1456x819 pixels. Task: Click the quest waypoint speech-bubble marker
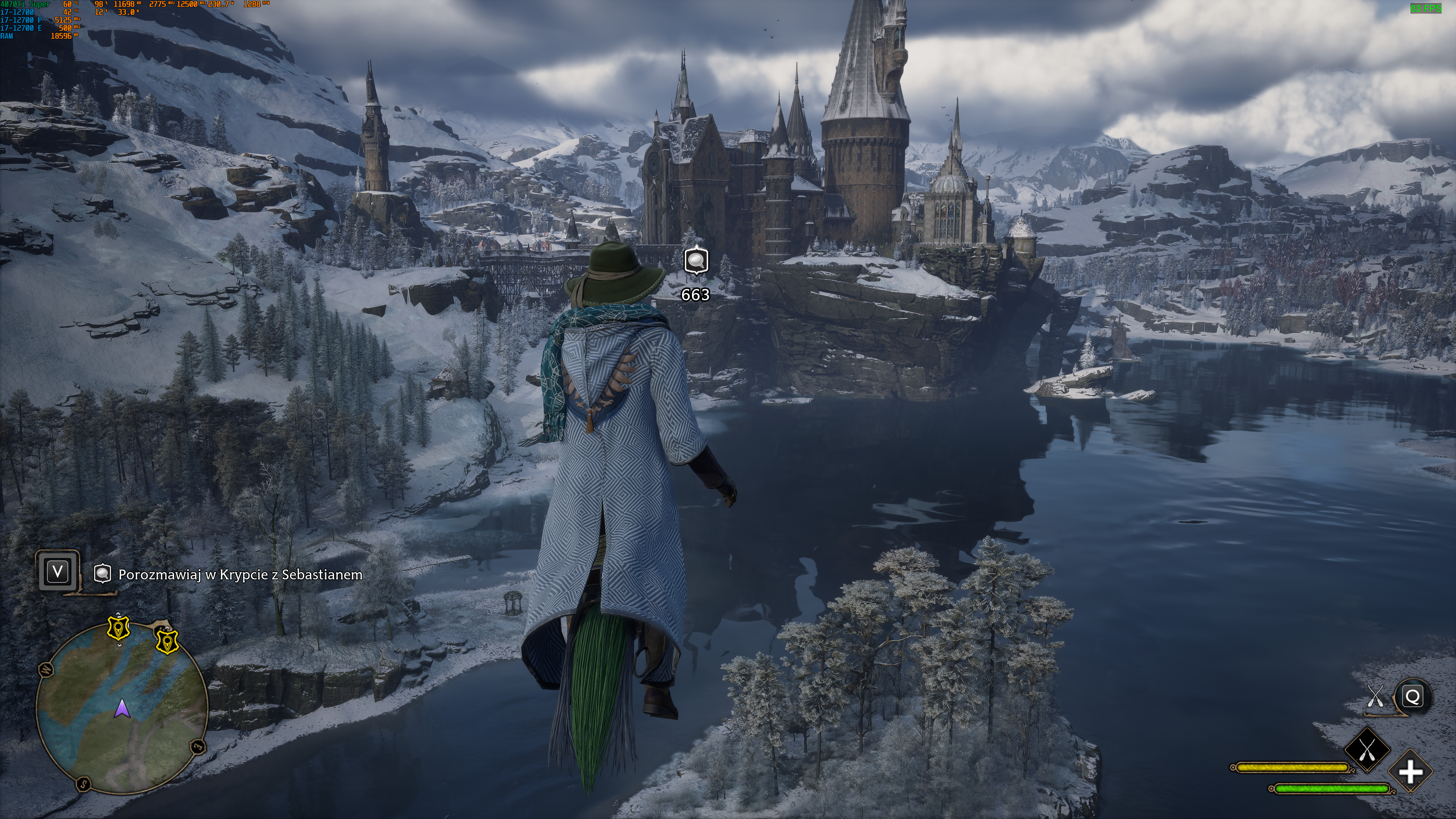696,261
